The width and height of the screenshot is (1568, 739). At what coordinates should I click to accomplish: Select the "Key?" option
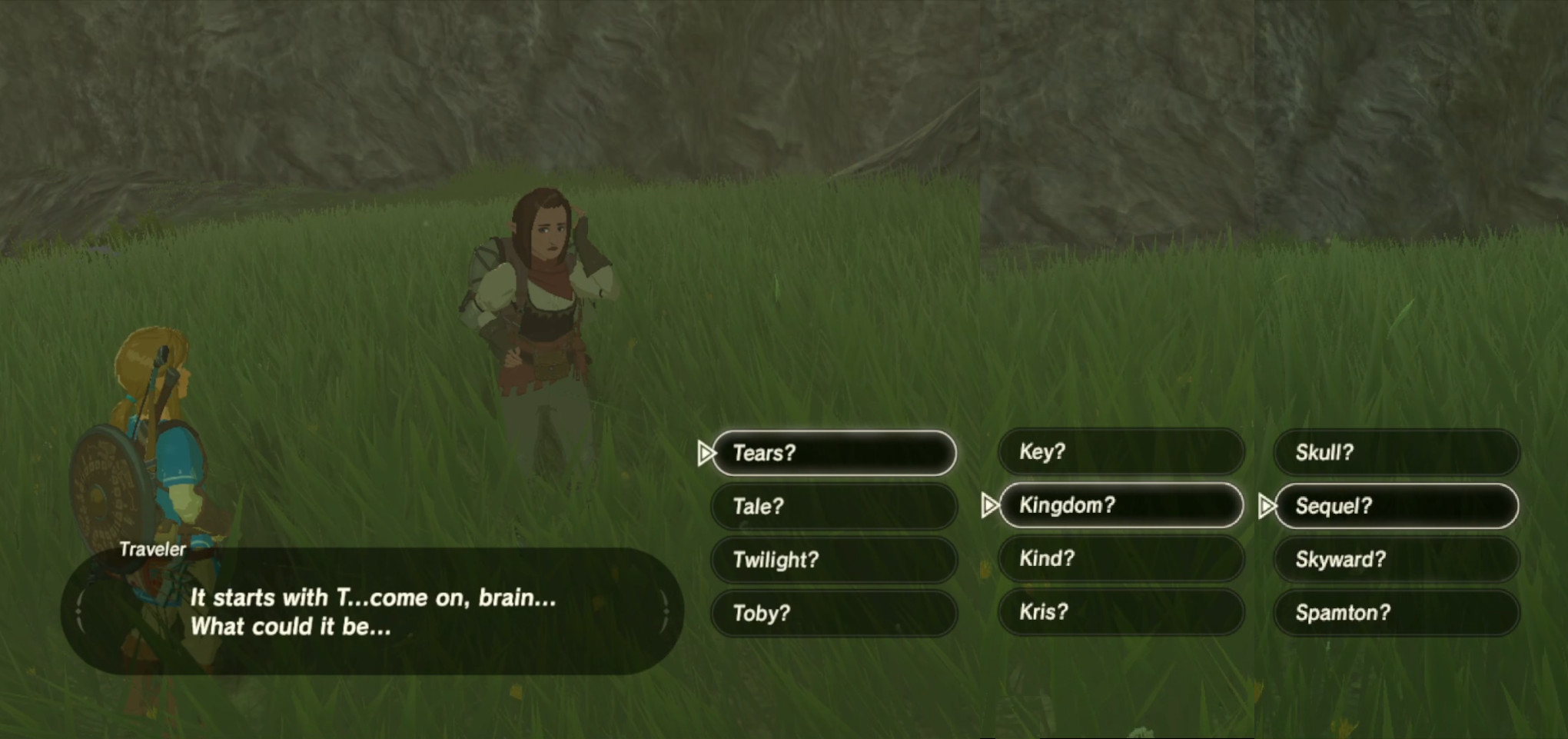[1121, 452]
